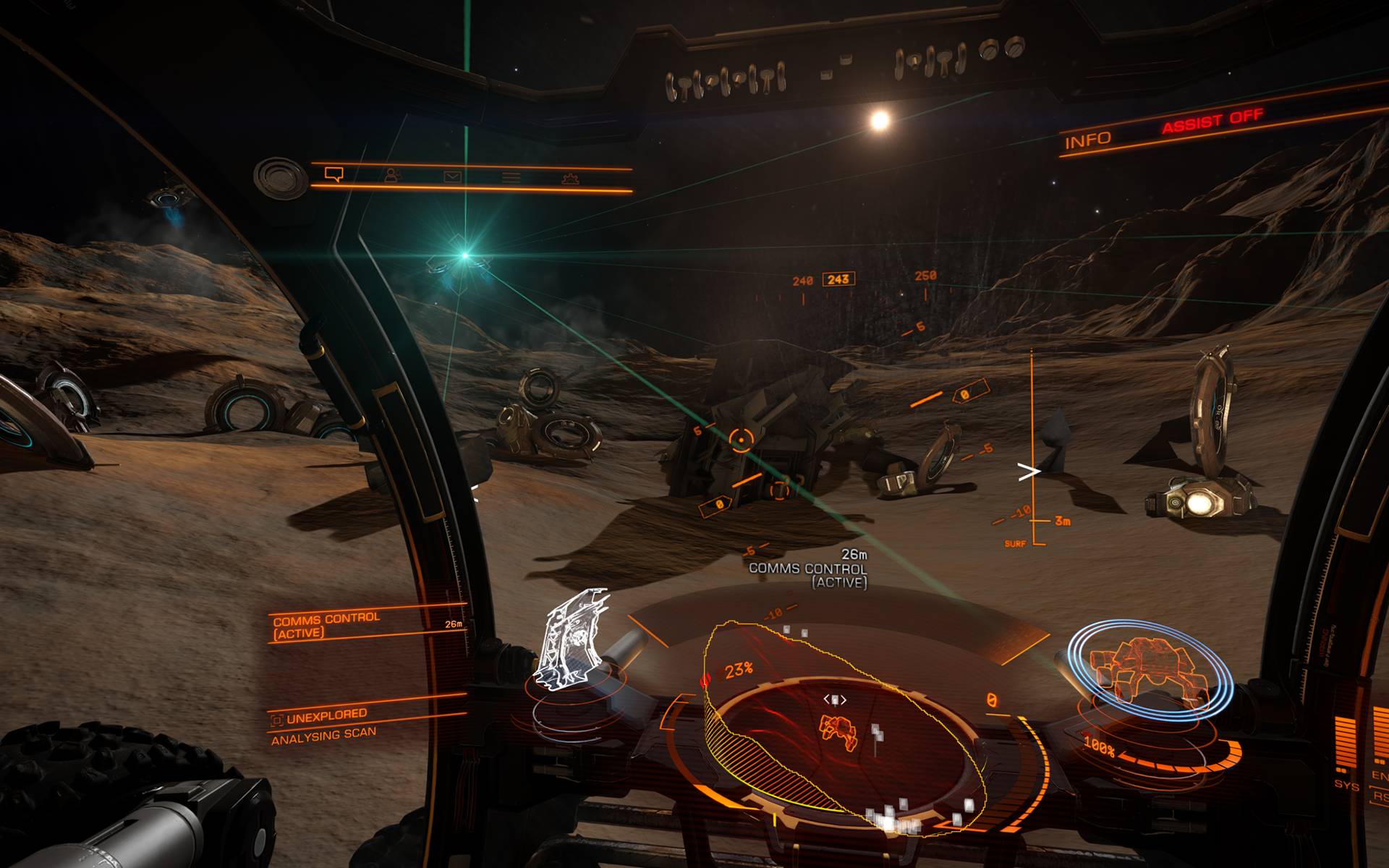Viewport: 1389px width, 868px height.
Task: Open the chat speech-bubble comms tab
Action: point(334,174)
